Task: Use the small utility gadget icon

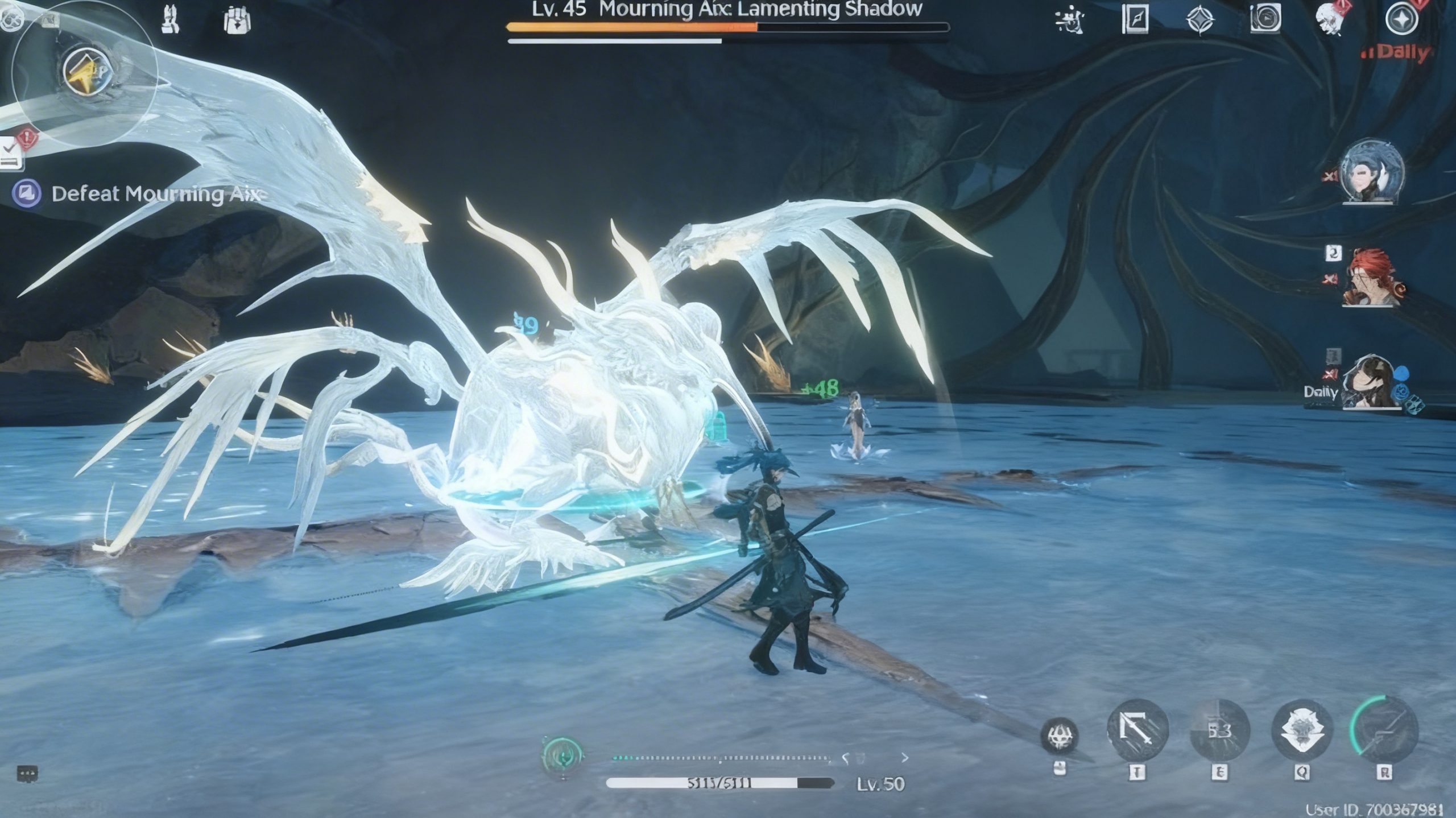Action: pyautogui.click(x=1059, y=736)
